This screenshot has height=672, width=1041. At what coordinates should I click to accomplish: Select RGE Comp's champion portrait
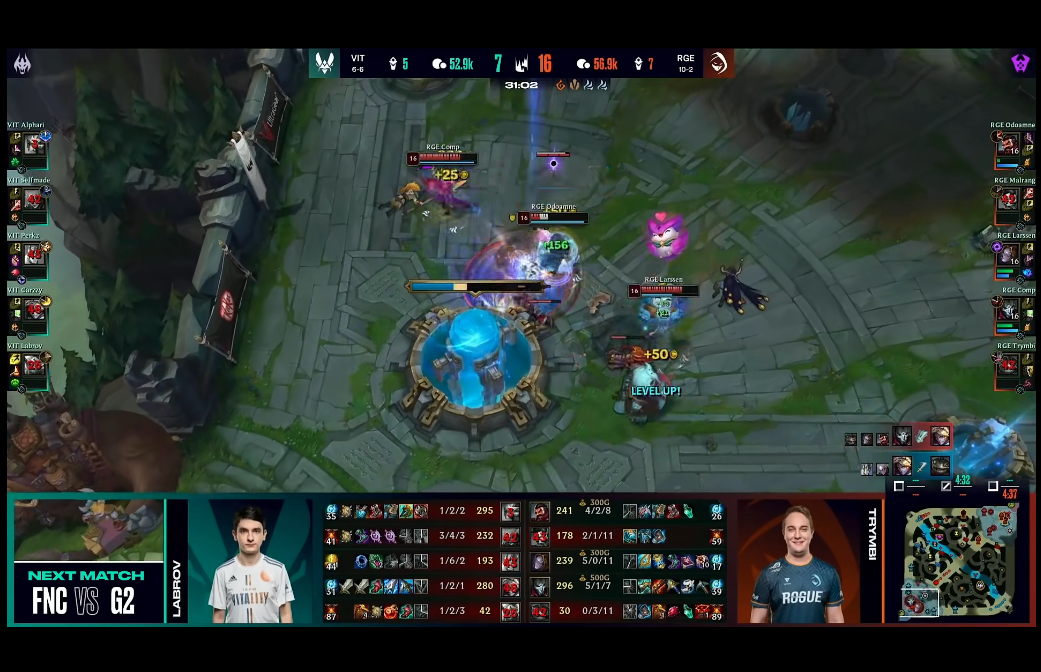[x=1008, y=311]
